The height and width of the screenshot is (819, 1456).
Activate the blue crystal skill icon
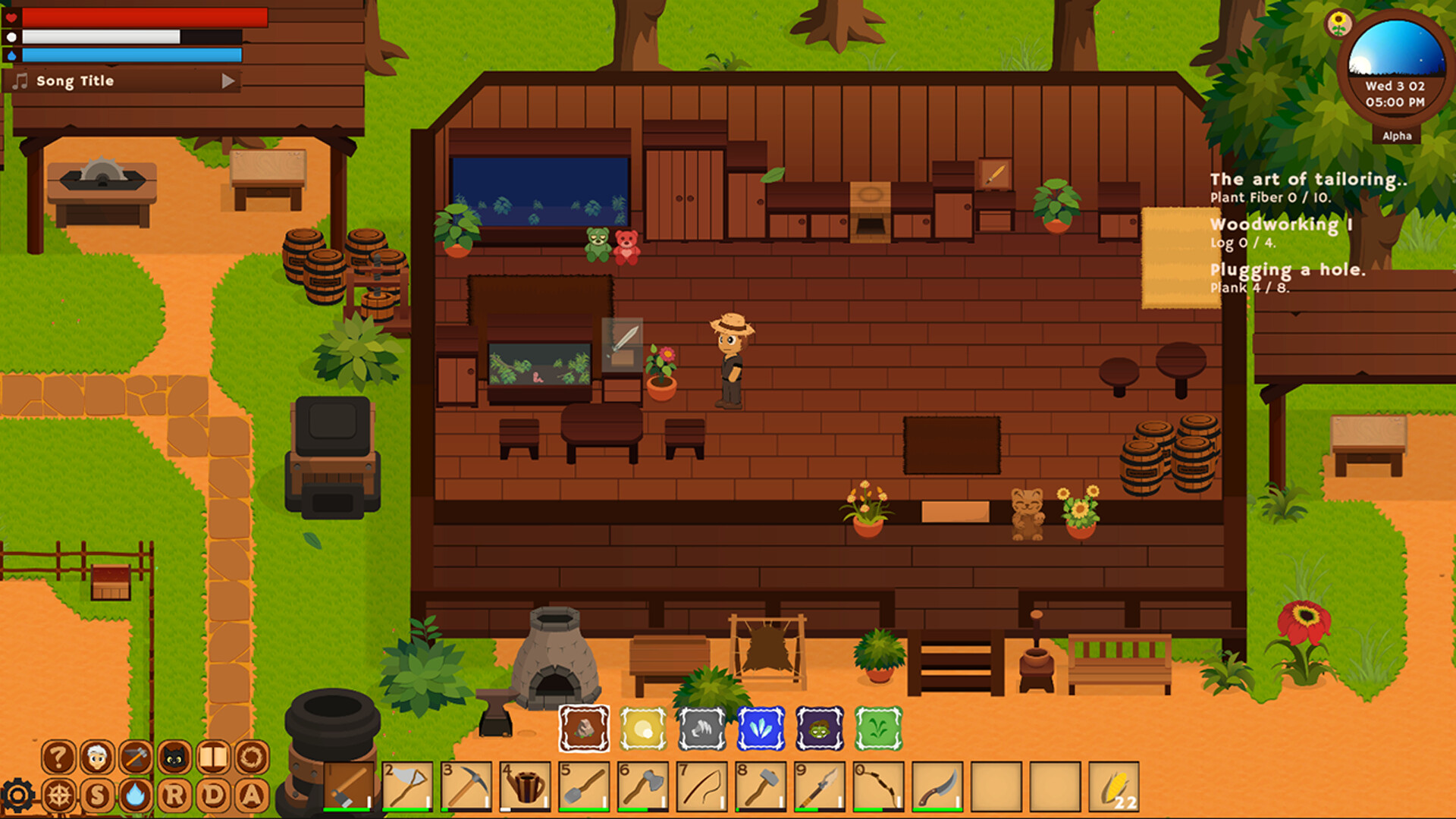pos(761,729)
